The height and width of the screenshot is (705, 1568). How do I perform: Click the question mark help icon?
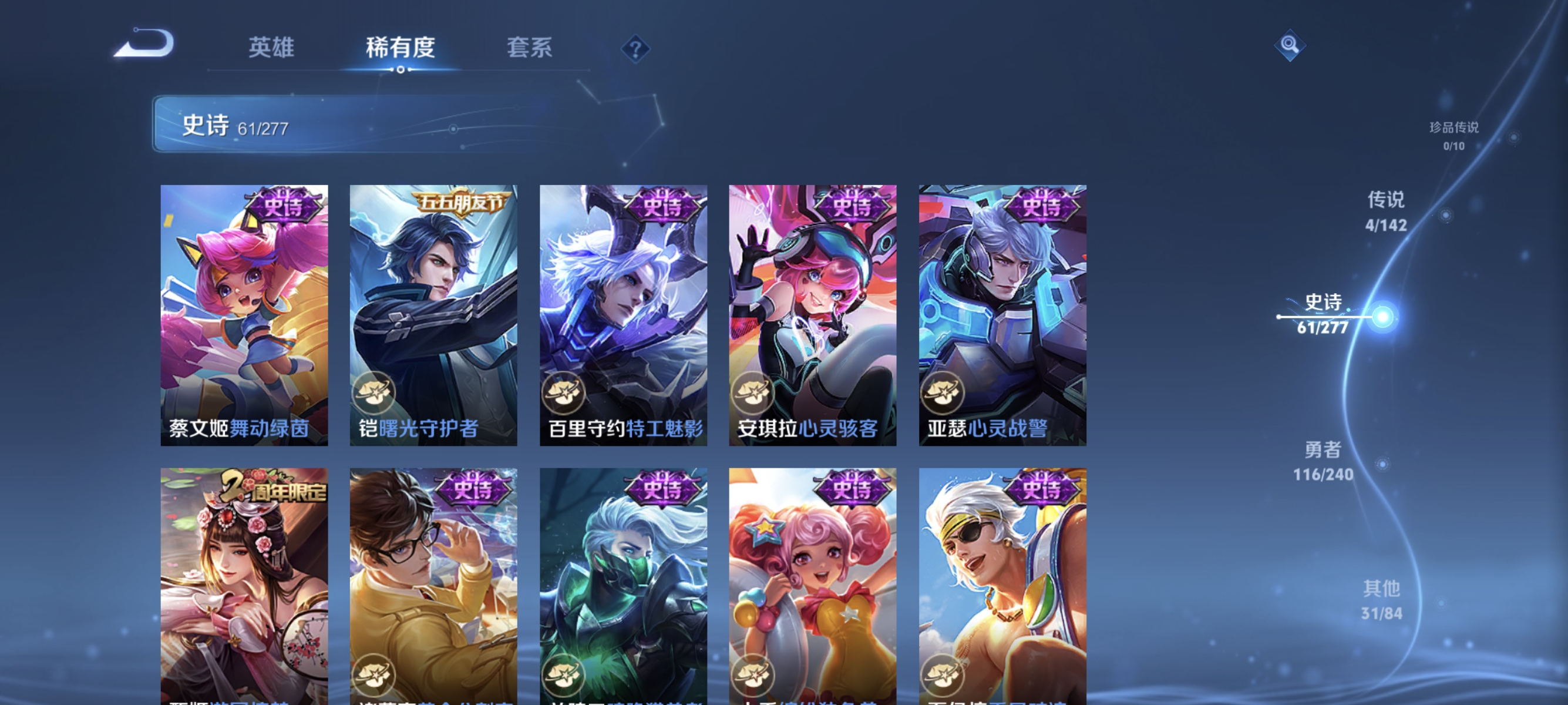click(635, 49)
